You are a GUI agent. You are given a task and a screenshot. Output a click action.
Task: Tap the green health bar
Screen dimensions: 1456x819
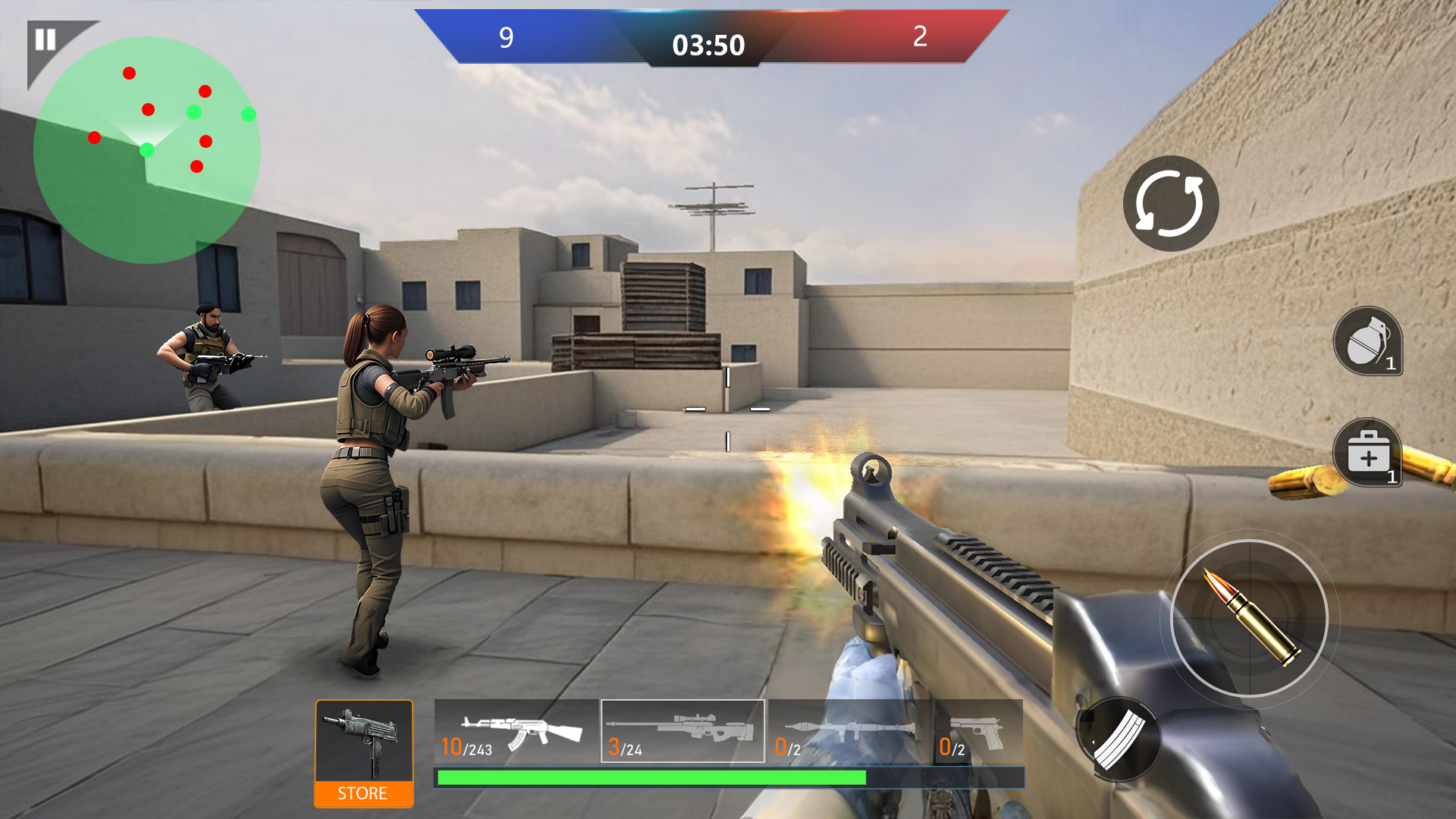pyautogui.click(x=650, y=777)
